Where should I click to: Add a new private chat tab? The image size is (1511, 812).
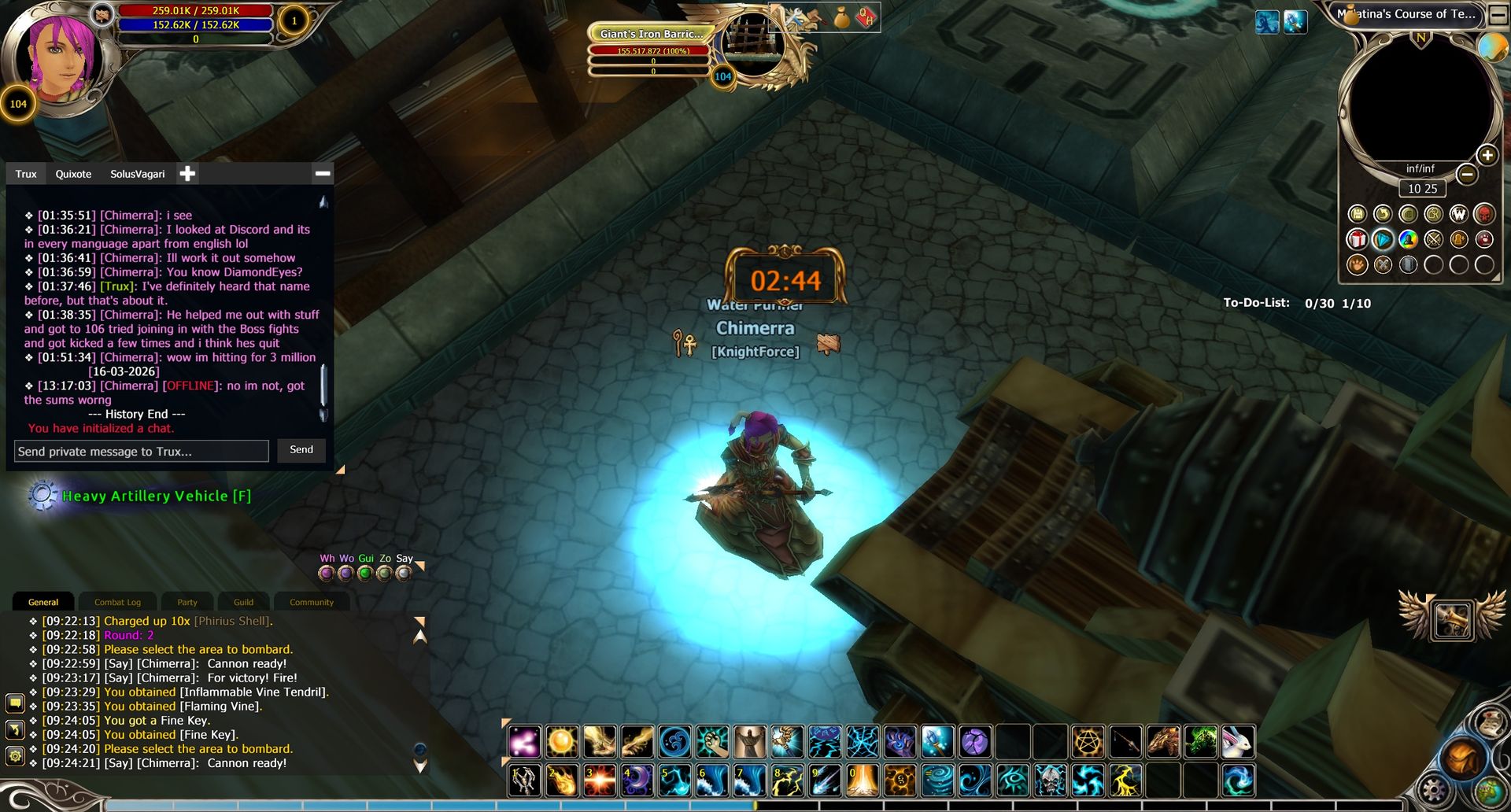coord(187,174)
